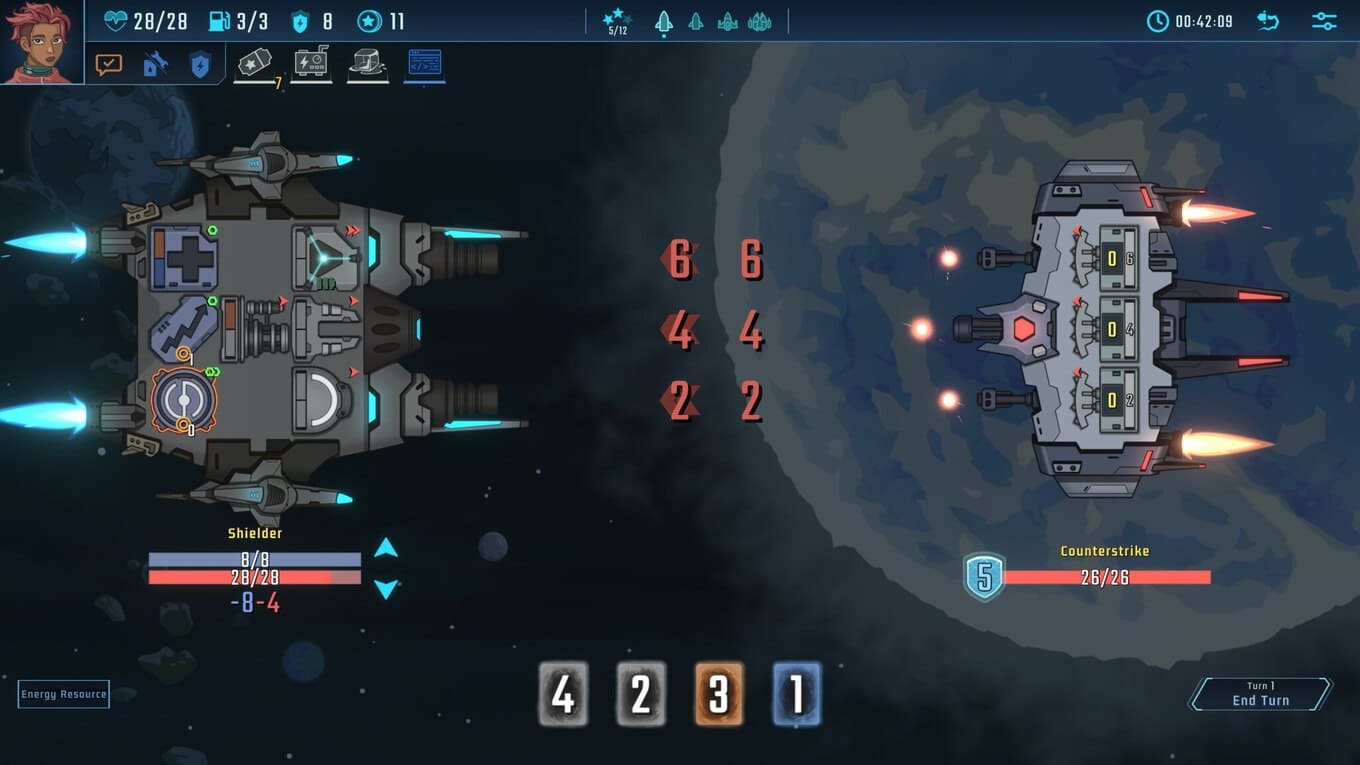This screenshot has height=765, width=1360.
Task: Click the crossed wrench repair icon
Action: tap(155, 65)
